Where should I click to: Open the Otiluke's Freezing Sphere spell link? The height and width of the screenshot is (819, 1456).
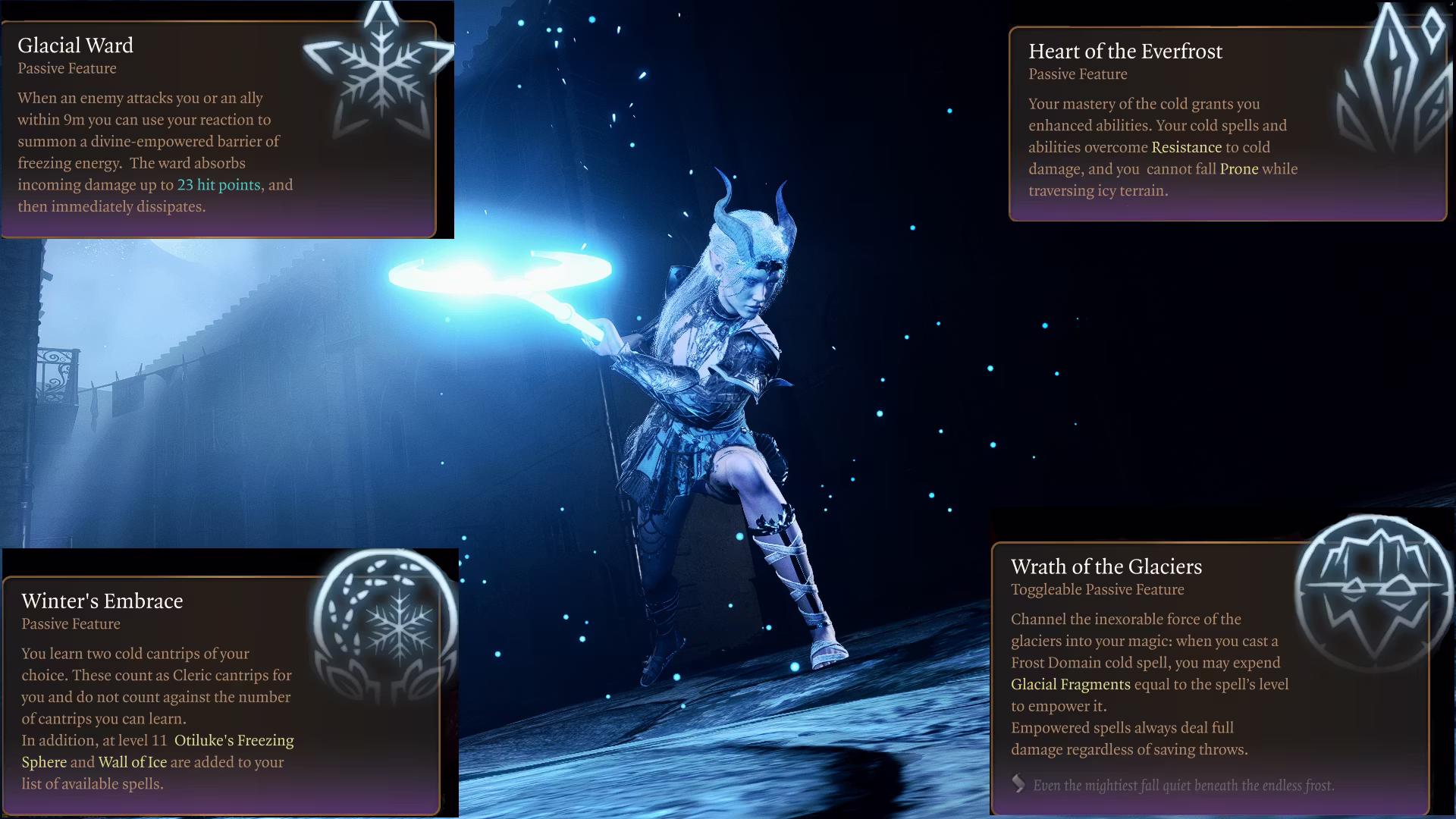(x=234, y=741)
